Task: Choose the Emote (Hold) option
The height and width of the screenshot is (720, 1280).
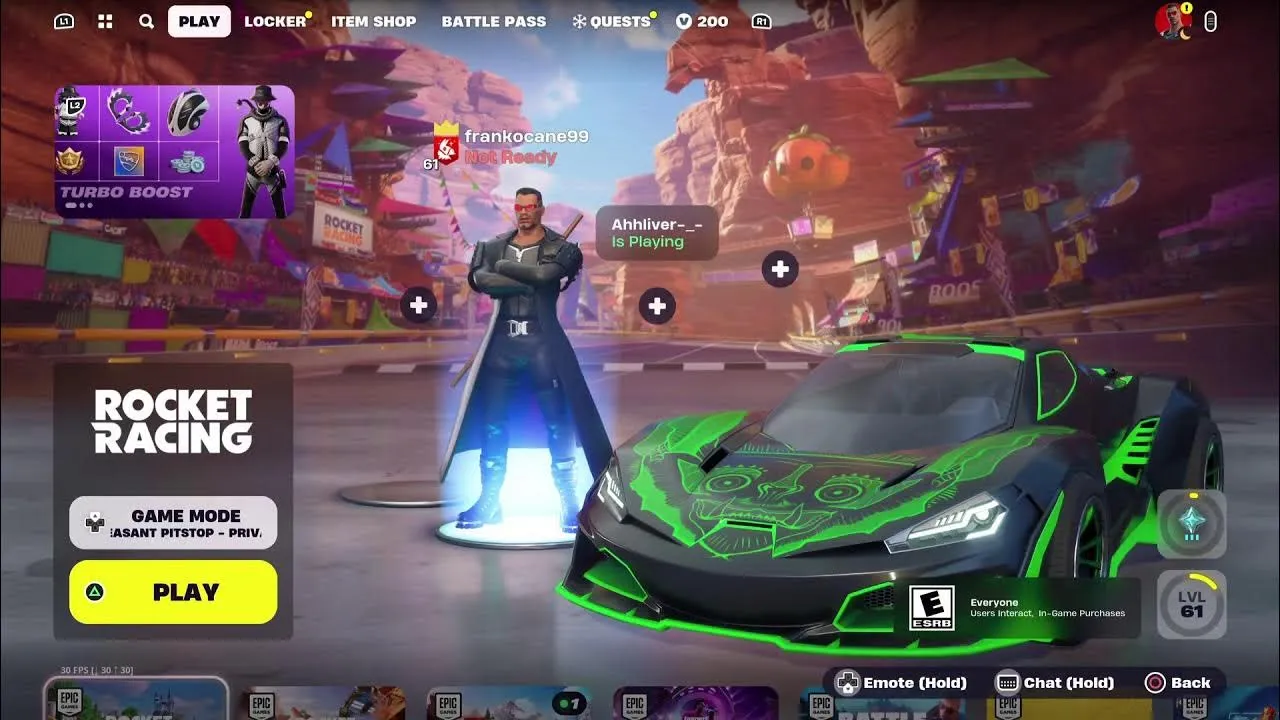Action: coord(901,683)
